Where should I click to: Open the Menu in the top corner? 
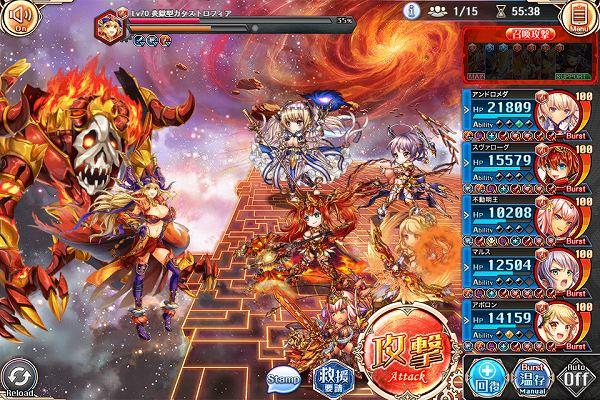(x=576, y=16)
